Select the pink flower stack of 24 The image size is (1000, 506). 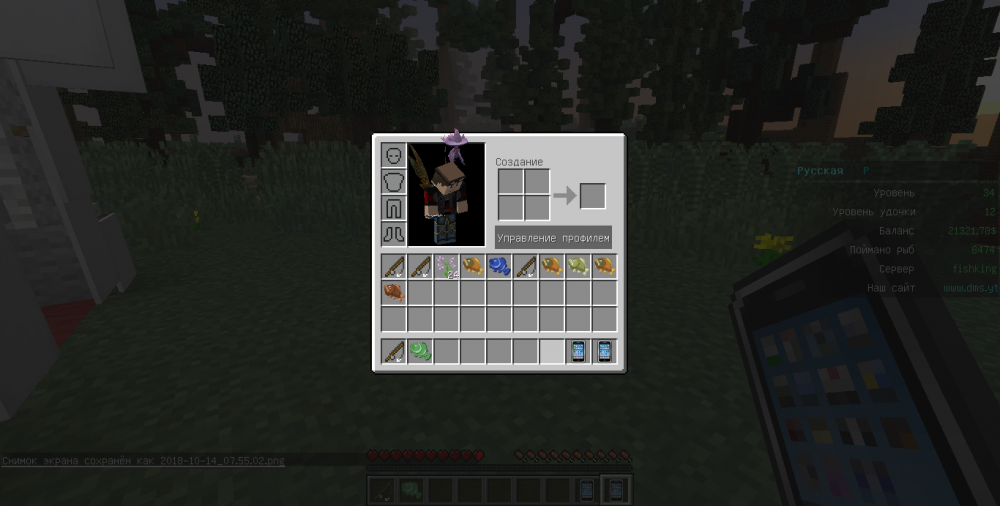pos(446,266)
